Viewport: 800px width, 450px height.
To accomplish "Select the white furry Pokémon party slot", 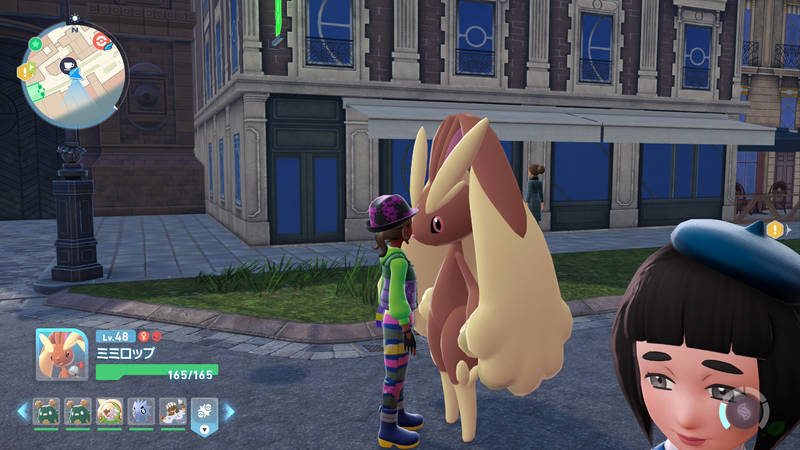I will point(172,411).
